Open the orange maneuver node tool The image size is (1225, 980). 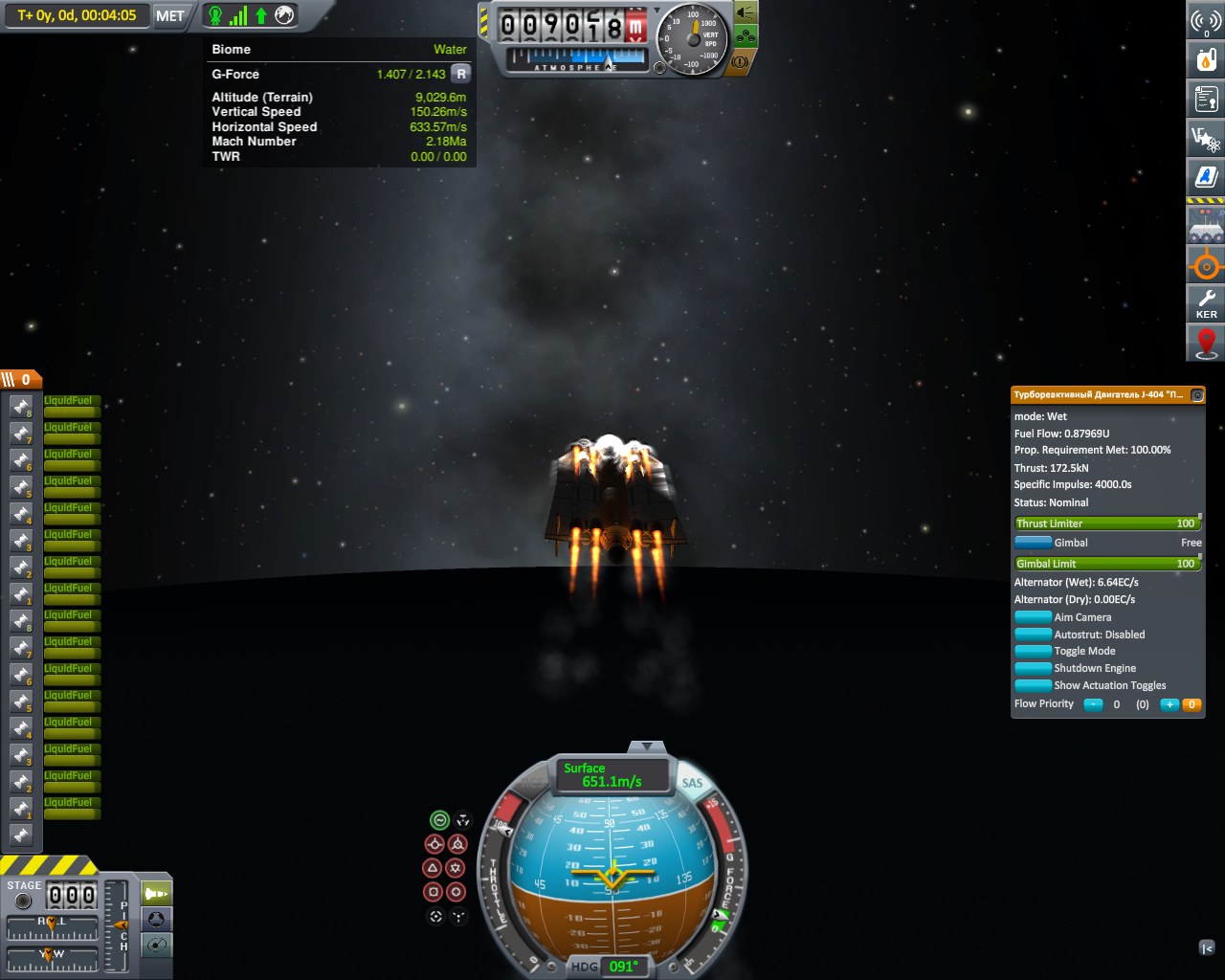pos(1206,264)
